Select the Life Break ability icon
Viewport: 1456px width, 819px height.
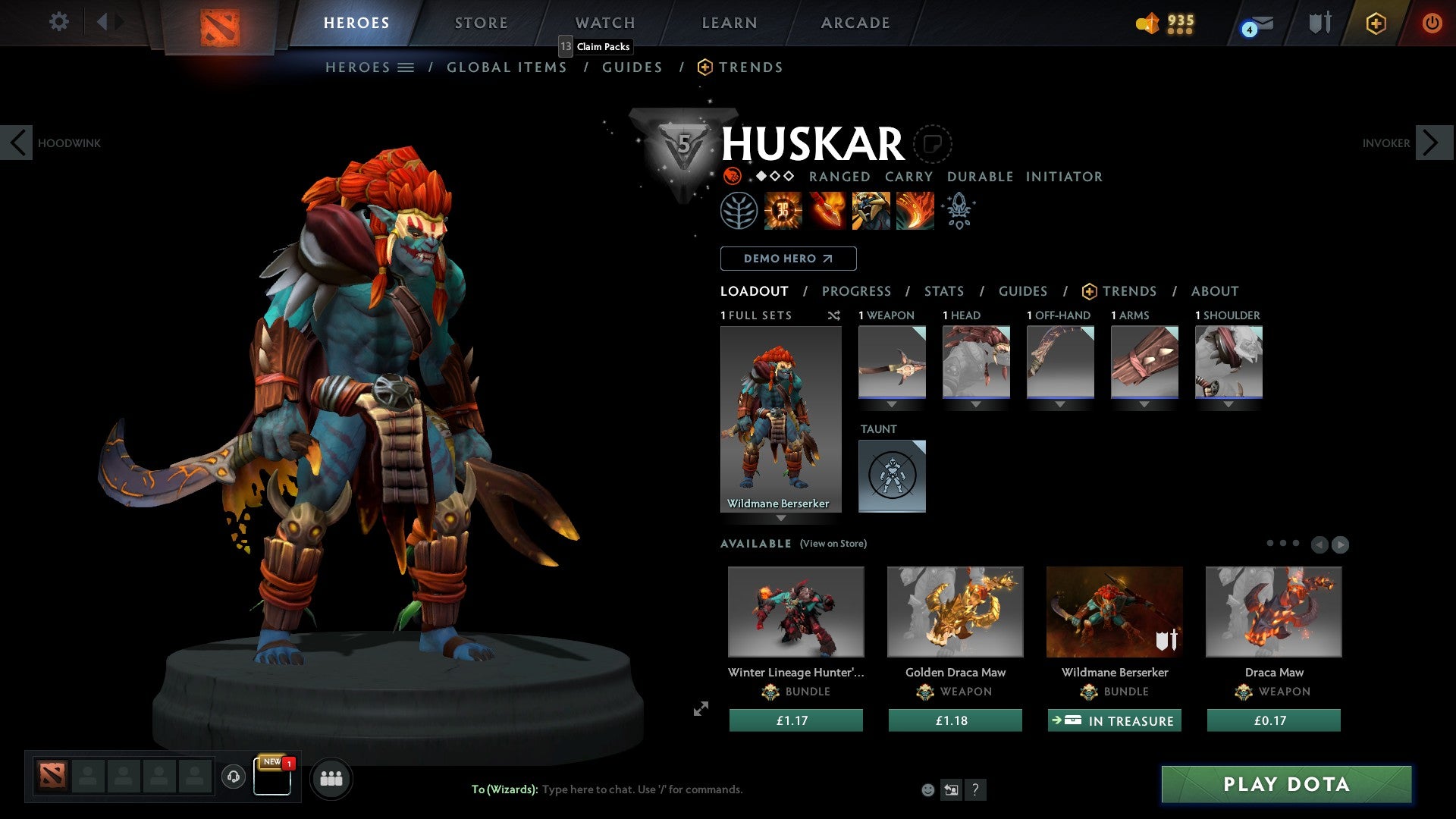(x=914, y=211)
